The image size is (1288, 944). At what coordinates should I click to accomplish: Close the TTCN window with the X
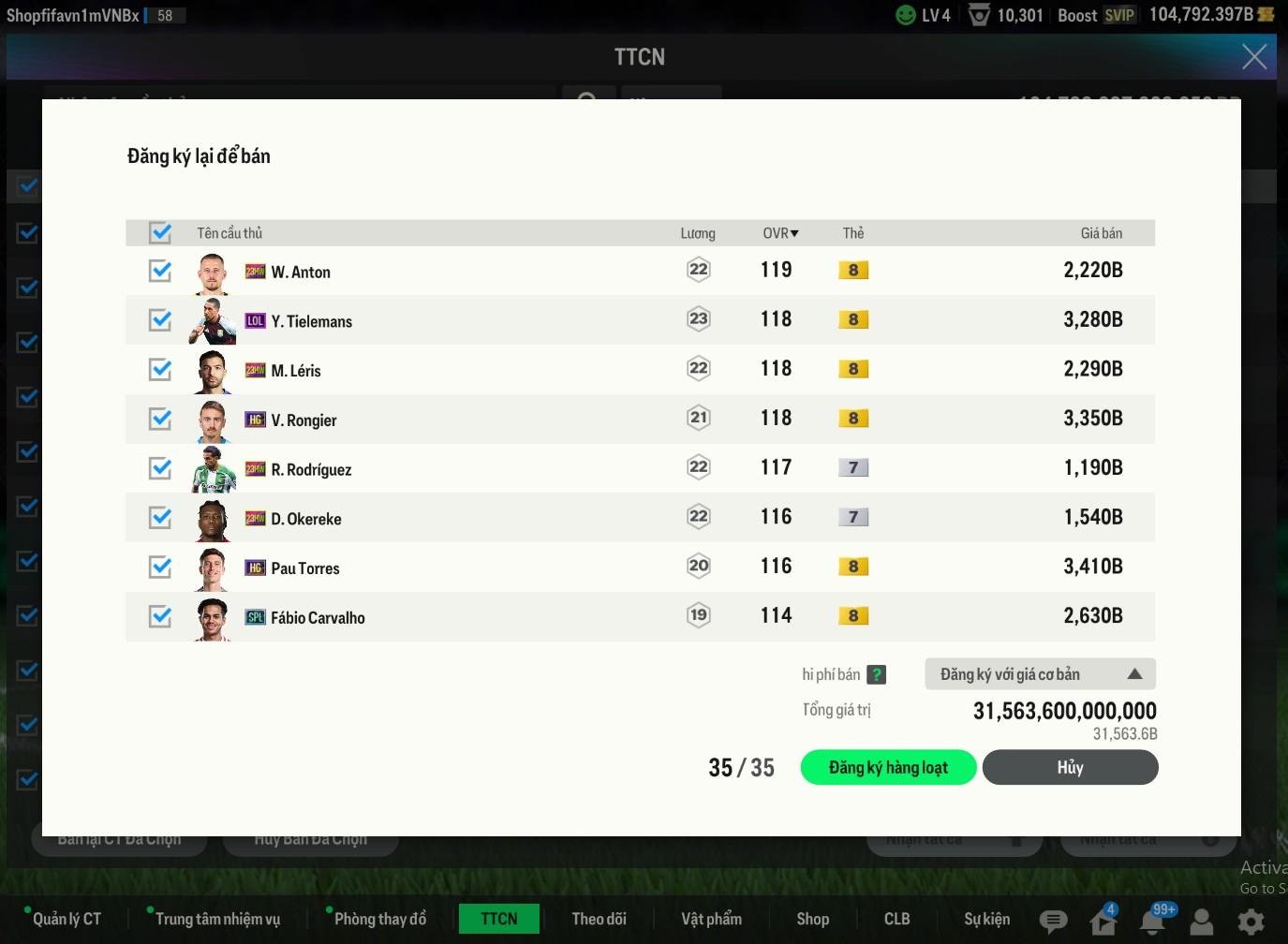[1254, 57]
